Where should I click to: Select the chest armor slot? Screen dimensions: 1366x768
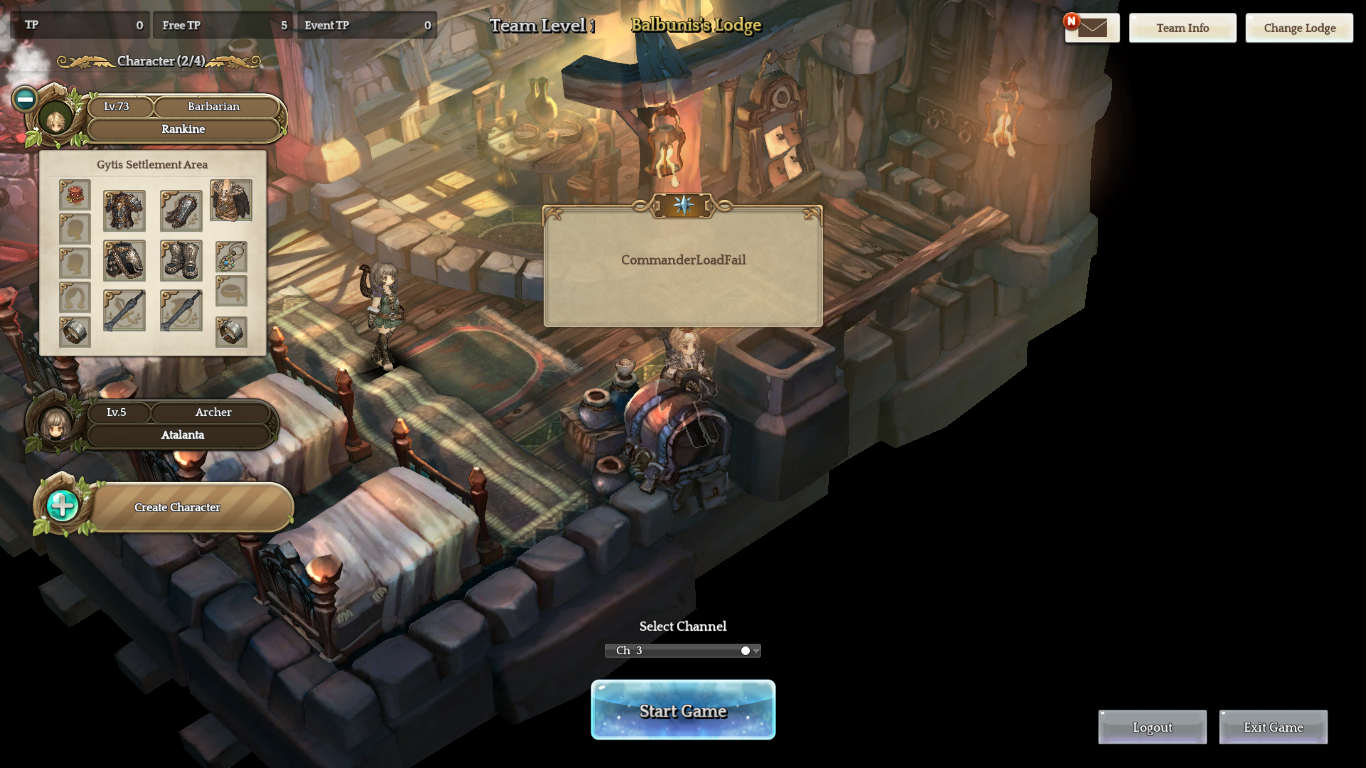coord(124,211)
